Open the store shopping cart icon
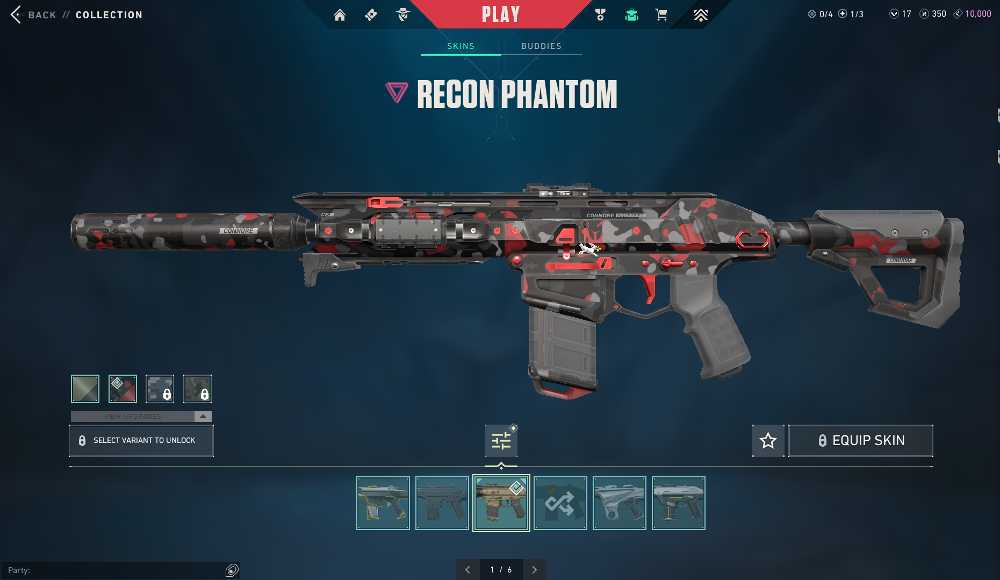1000x580 pixels. [x=661, y=15]
